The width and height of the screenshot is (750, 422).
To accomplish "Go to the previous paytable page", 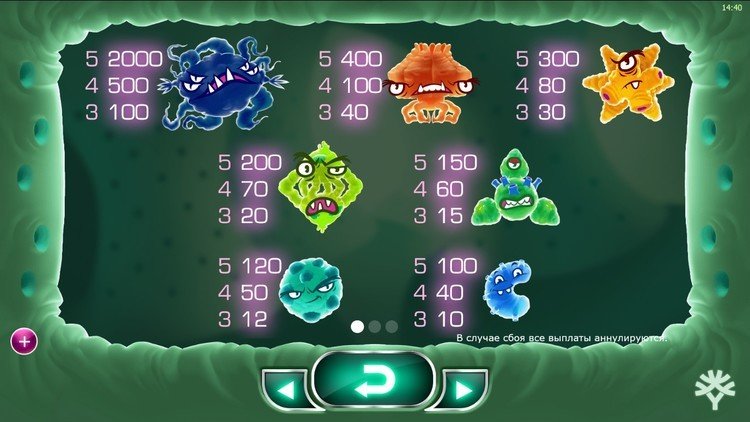I will (x=285, y=388).
